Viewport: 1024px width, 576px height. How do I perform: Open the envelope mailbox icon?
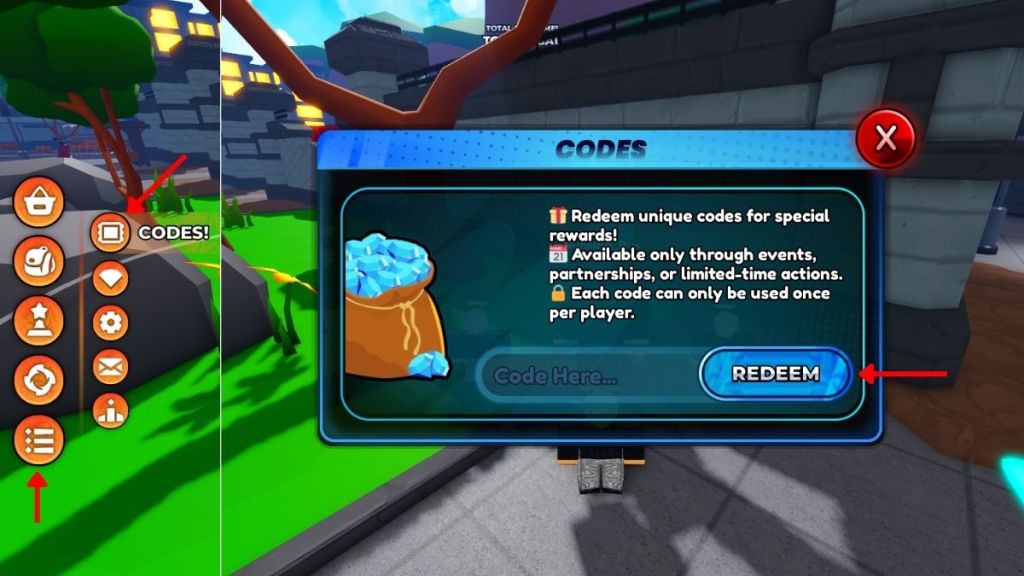coord(110,366)
